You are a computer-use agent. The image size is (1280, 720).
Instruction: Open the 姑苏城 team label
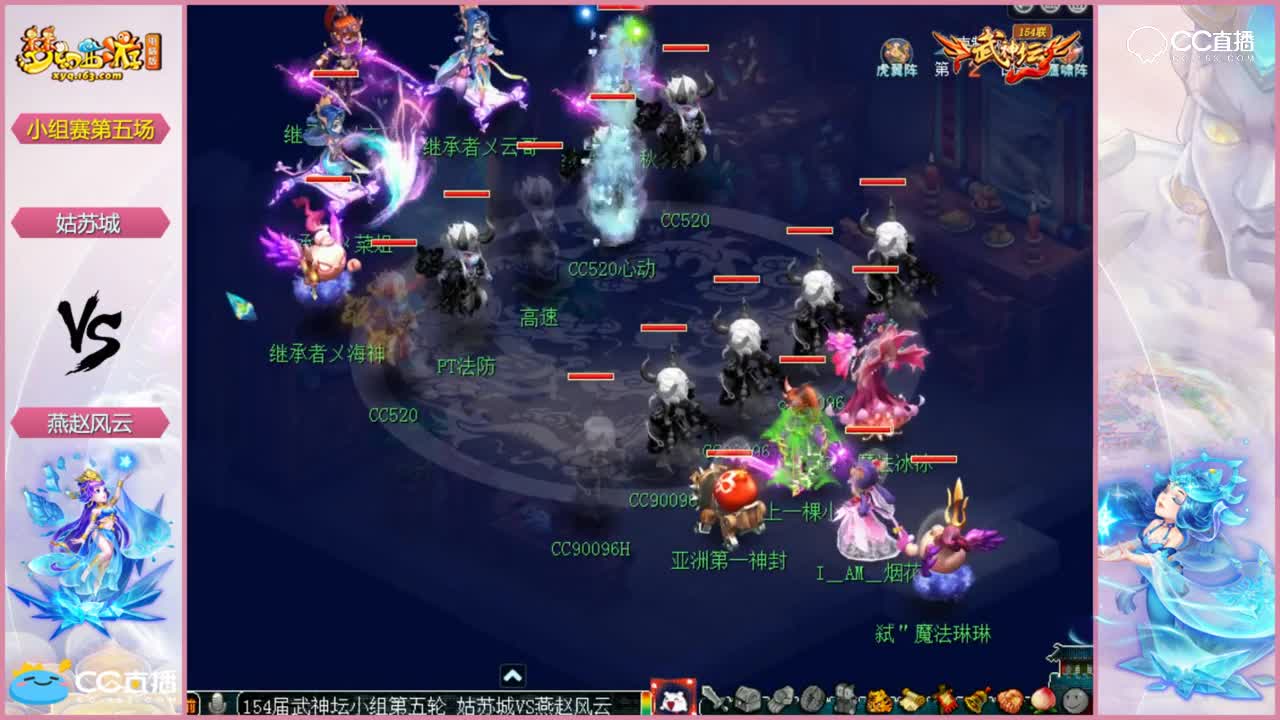[x=92, y=222]
